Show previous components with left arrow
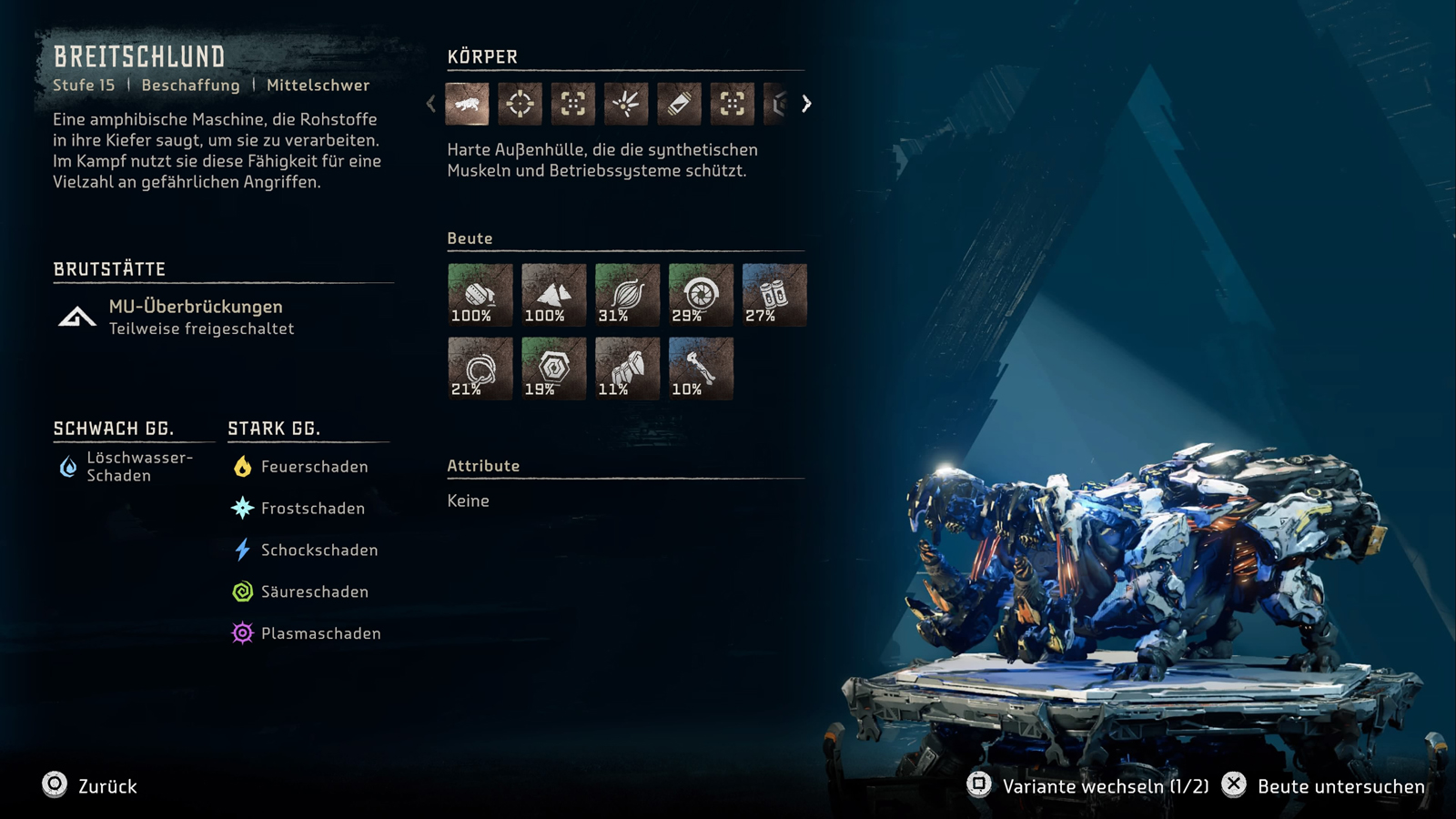 [431, 104]
